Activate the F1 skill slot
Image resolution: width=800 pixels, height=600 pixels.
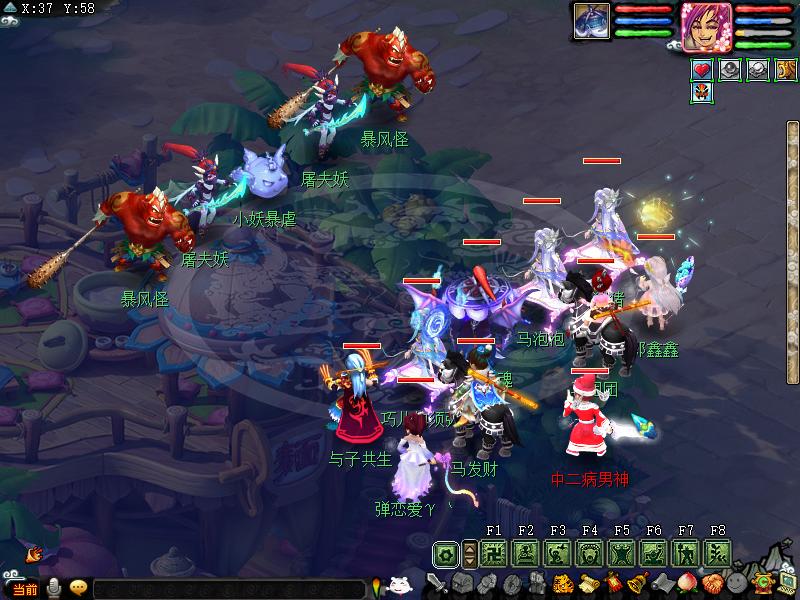[x=493, y=553]
